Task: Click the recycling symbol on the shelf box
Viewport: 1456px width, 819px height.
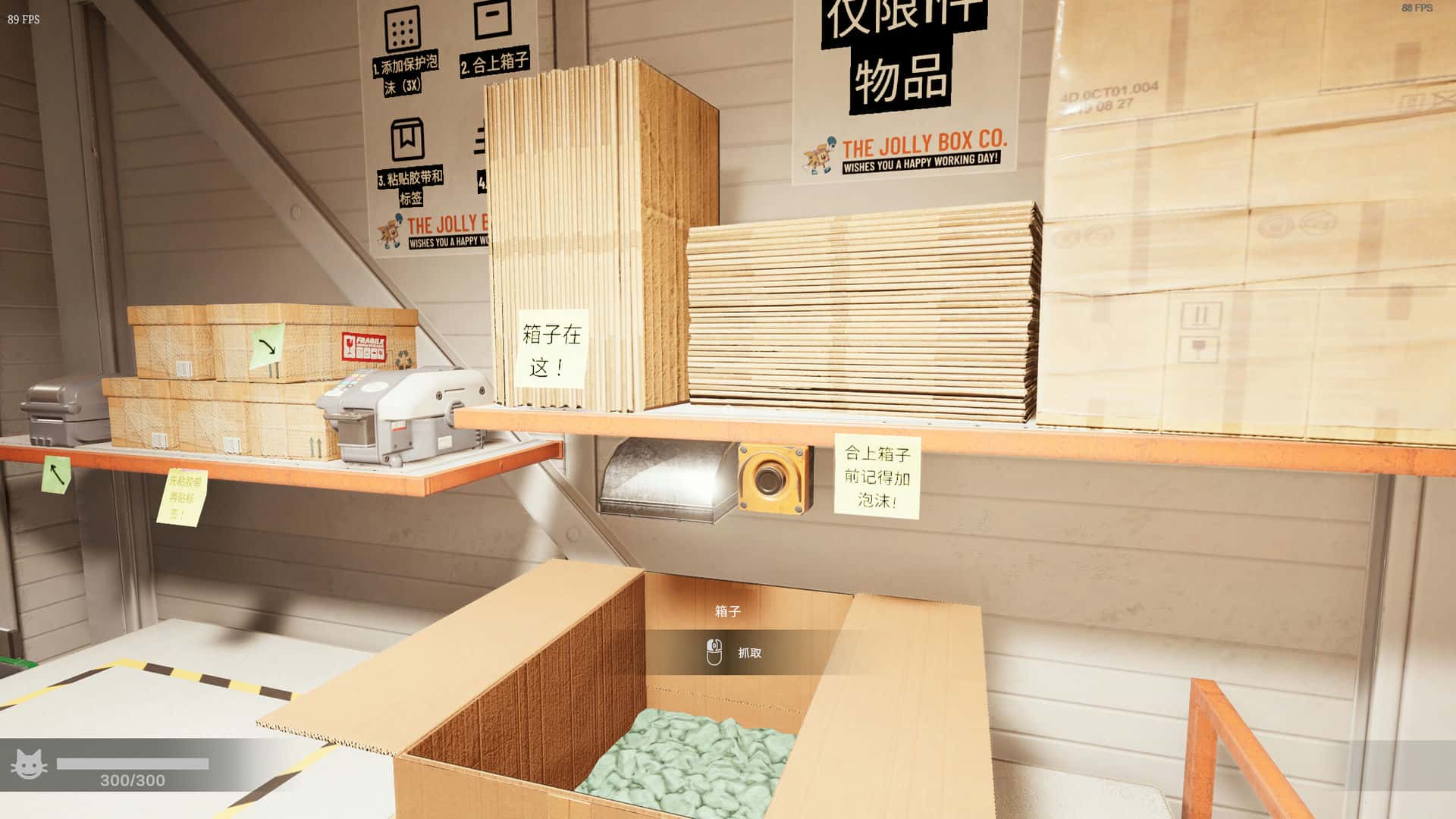Action: pyautogui.click(x=403, y=358)
